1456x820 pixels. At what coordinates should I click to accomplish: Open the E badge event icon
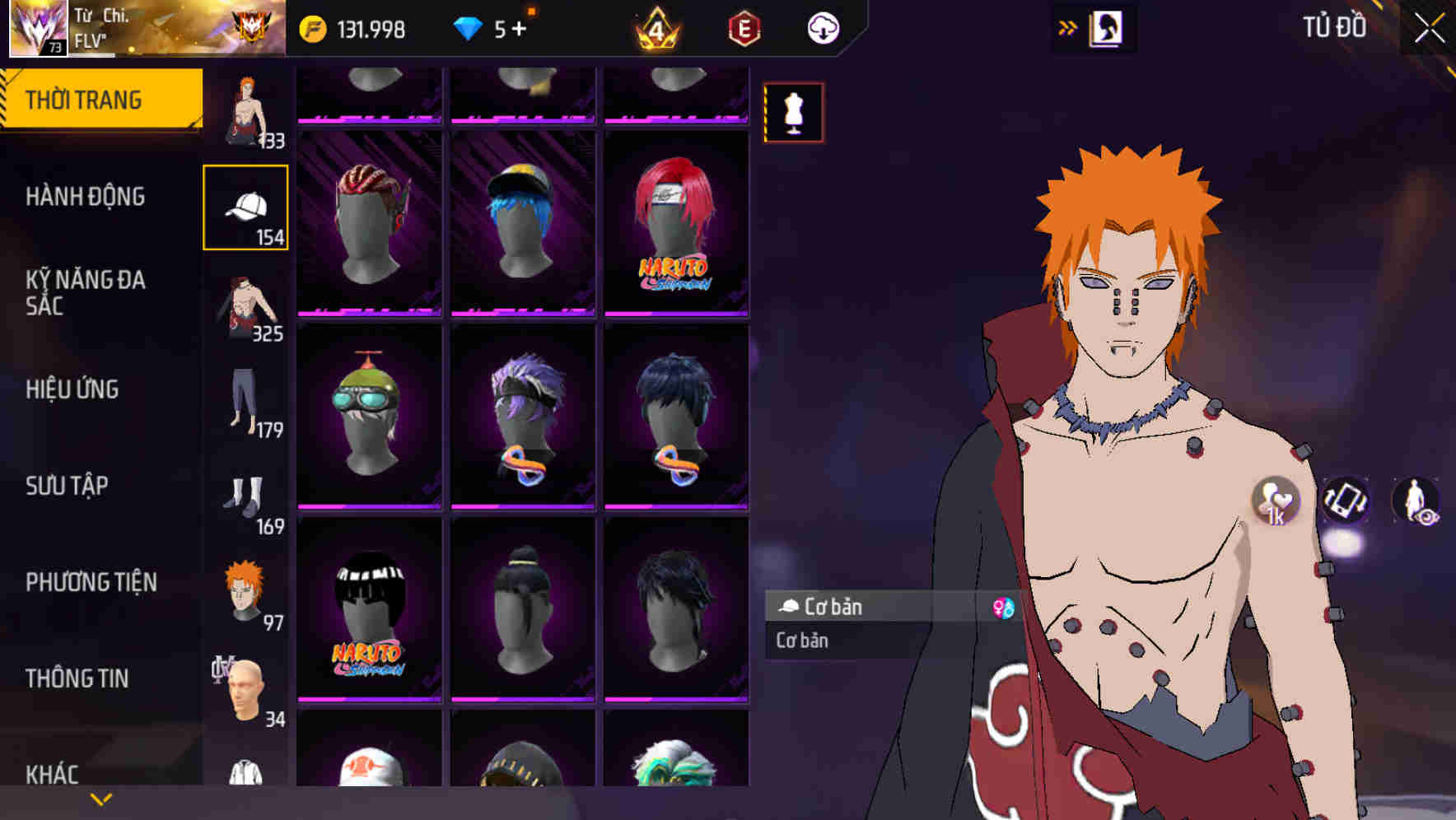[744, 27]
